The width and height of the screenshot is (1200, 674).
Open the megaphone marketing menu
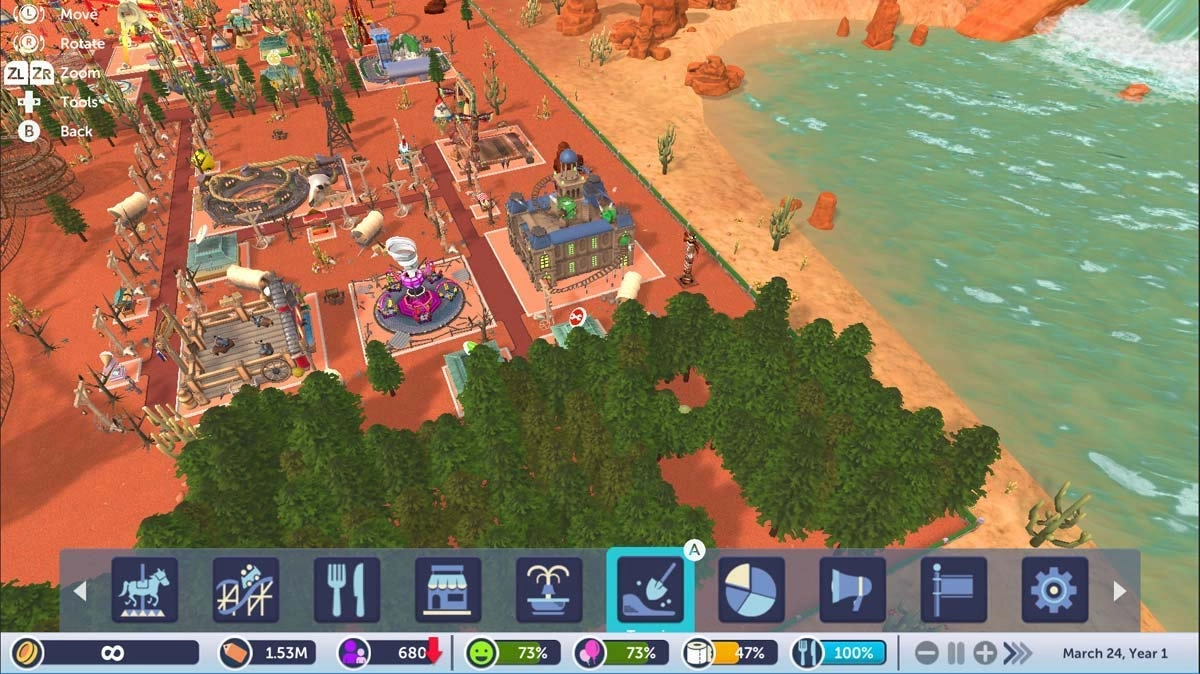[x=853, y=590]
